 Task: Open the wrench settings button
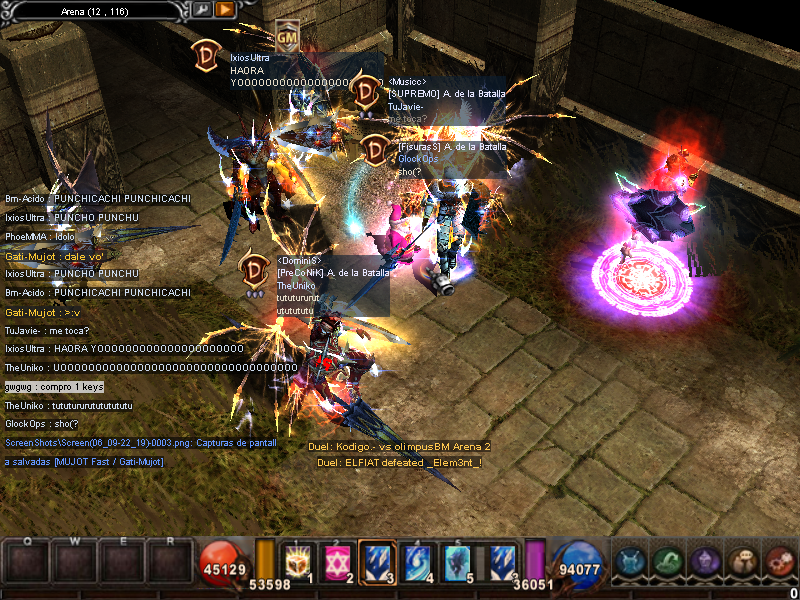pyautogui.click(x=202, y=10)
